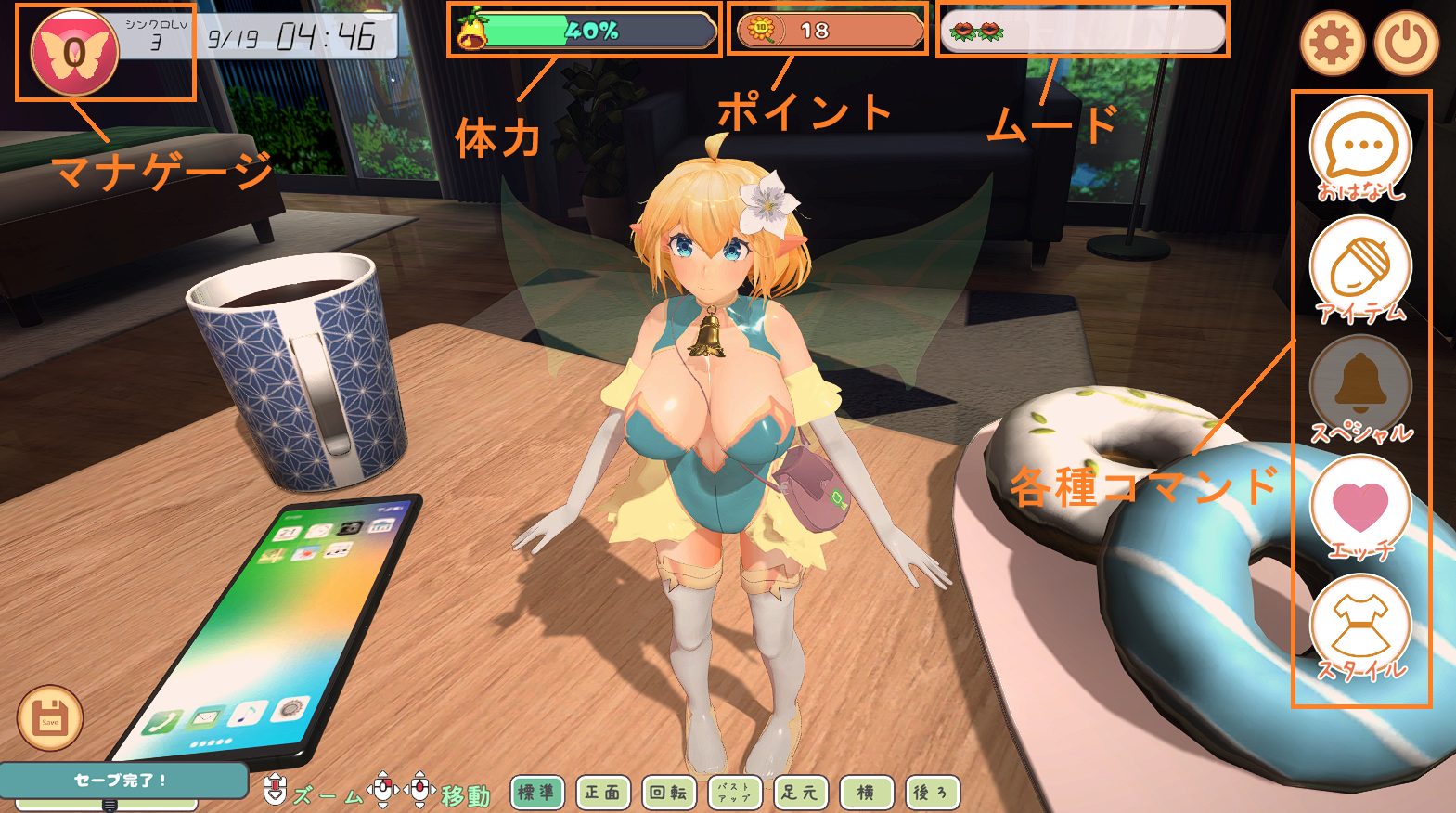
Task: Click the power quit button
Action: [1406, 42]
